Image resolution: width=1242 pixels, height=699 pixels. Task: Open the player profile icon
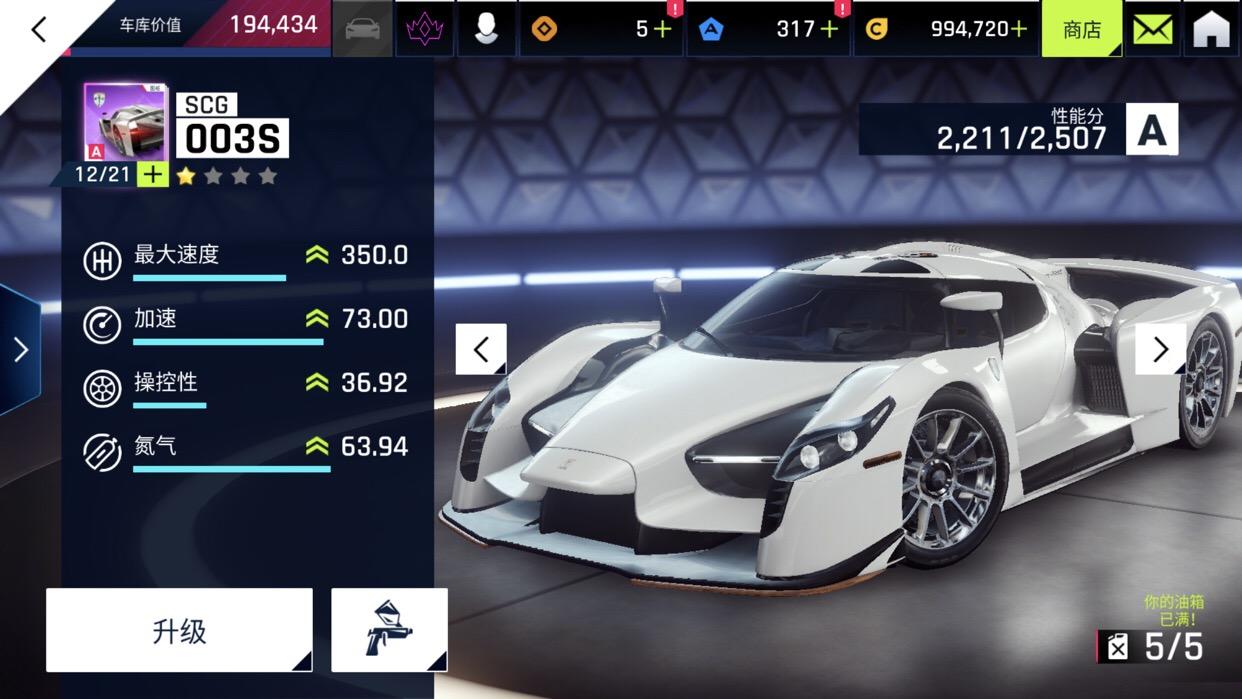(x=487, y=29)
